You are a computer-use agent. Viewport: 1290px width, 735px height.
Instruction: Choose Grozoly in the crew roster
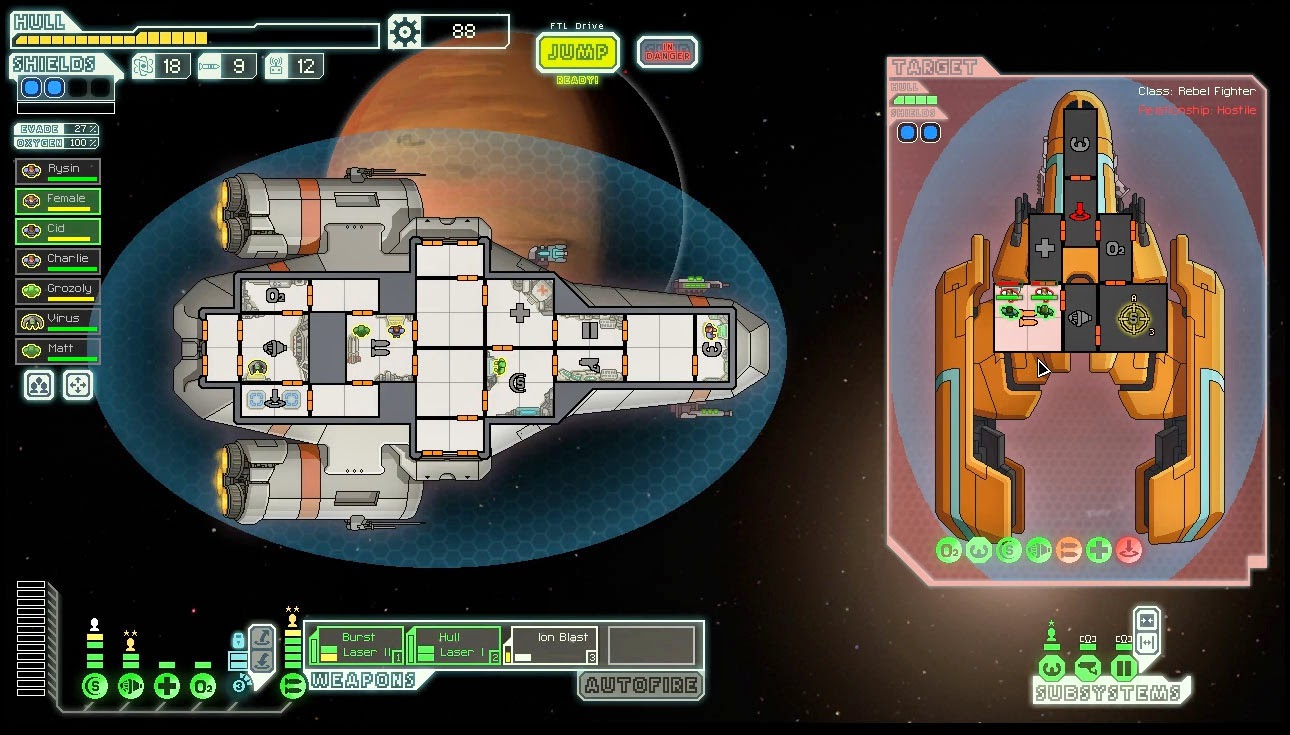point(58,291)
